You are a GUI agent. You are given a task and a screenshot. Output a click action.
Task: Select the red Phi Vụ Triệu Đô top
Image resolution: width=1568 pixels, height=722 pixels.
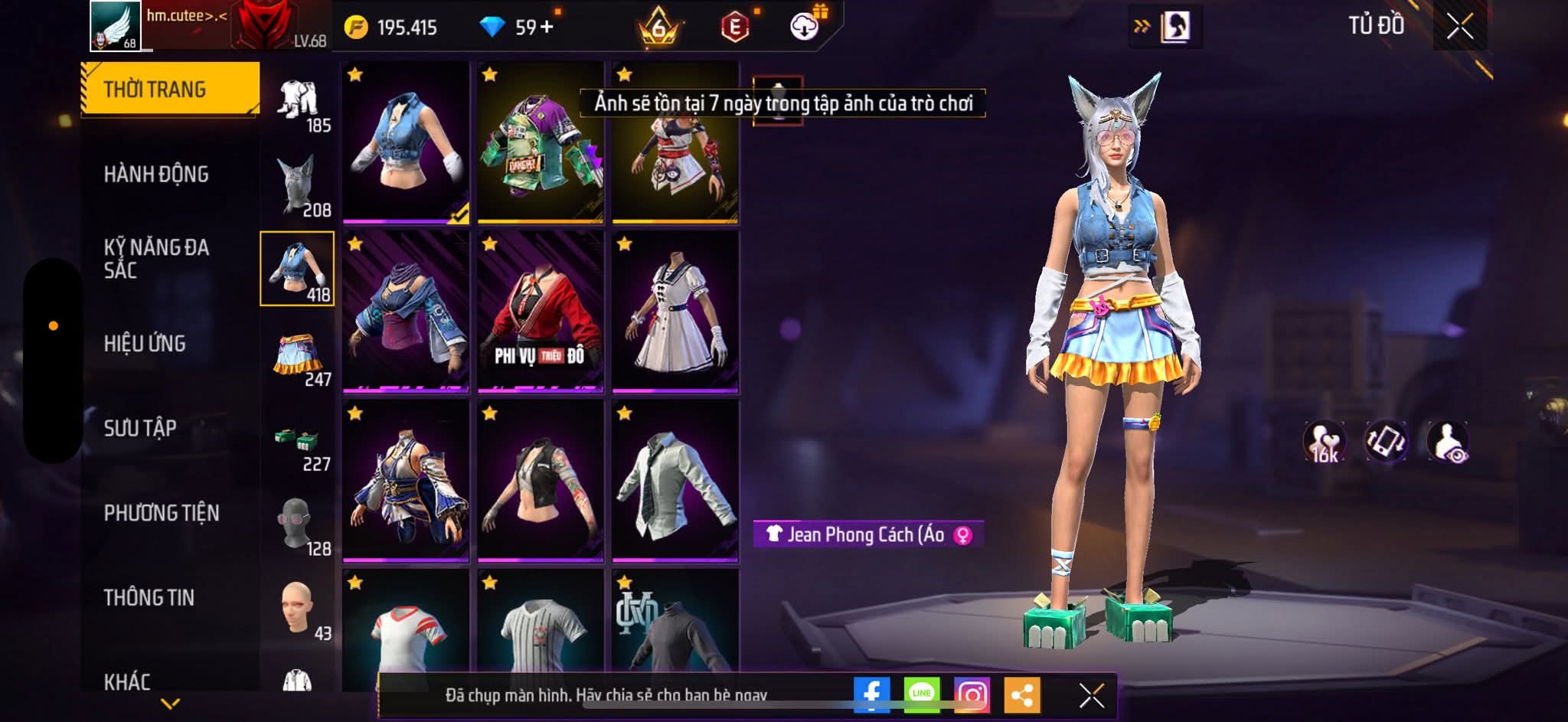(x=541, y=312)
